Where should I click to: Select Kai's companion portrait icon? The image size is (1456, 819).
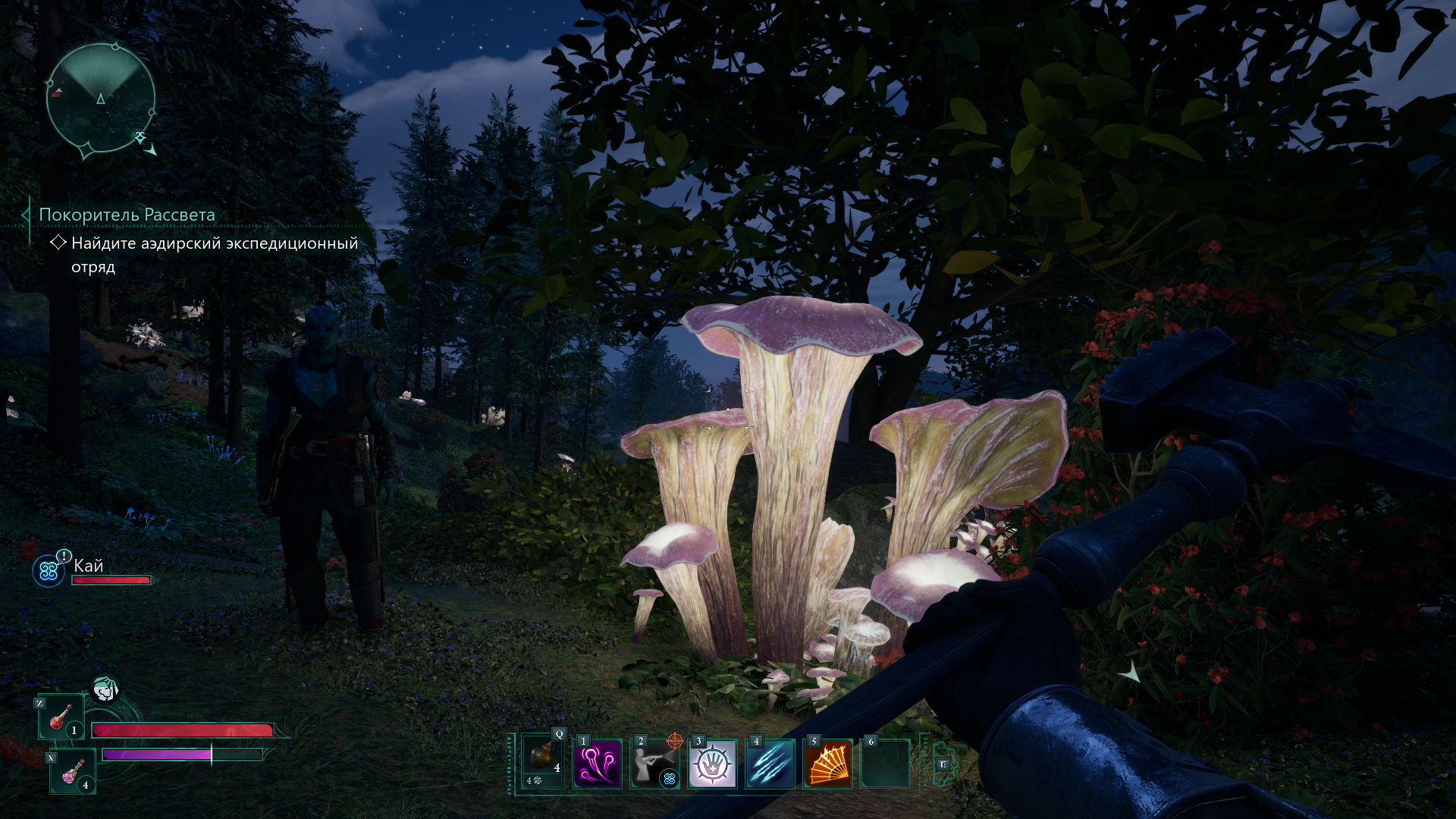click(49, 570)
